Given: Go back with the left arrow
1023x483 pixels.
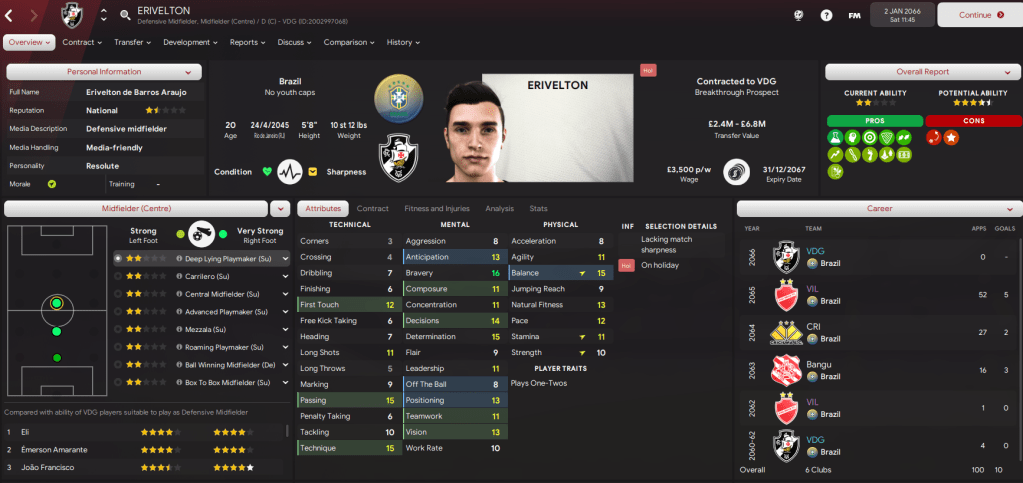Looking at the screenshot, I should [x=10, y=15].
